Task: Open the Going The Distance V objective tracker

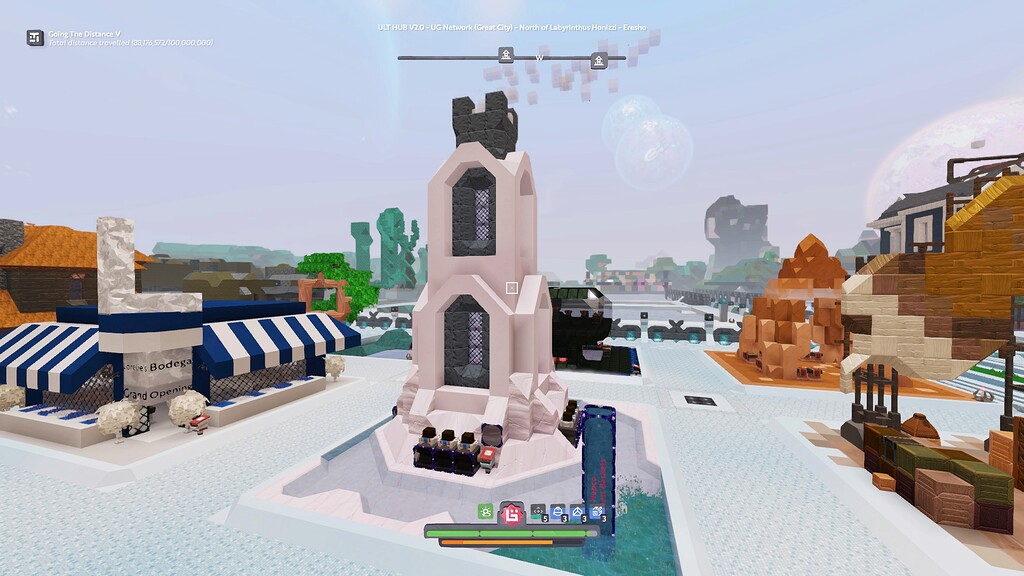Action: [36, 38]
